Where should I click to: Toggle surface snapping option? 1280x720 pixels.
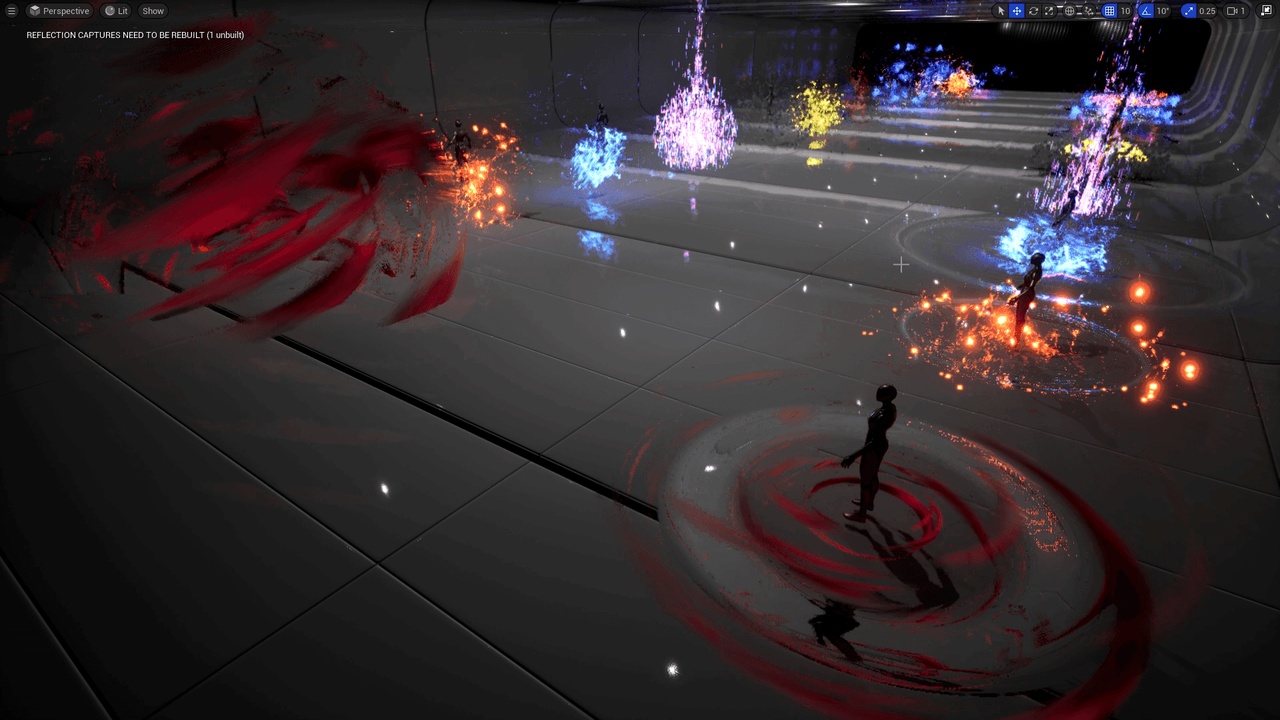tap(1088, 11)
